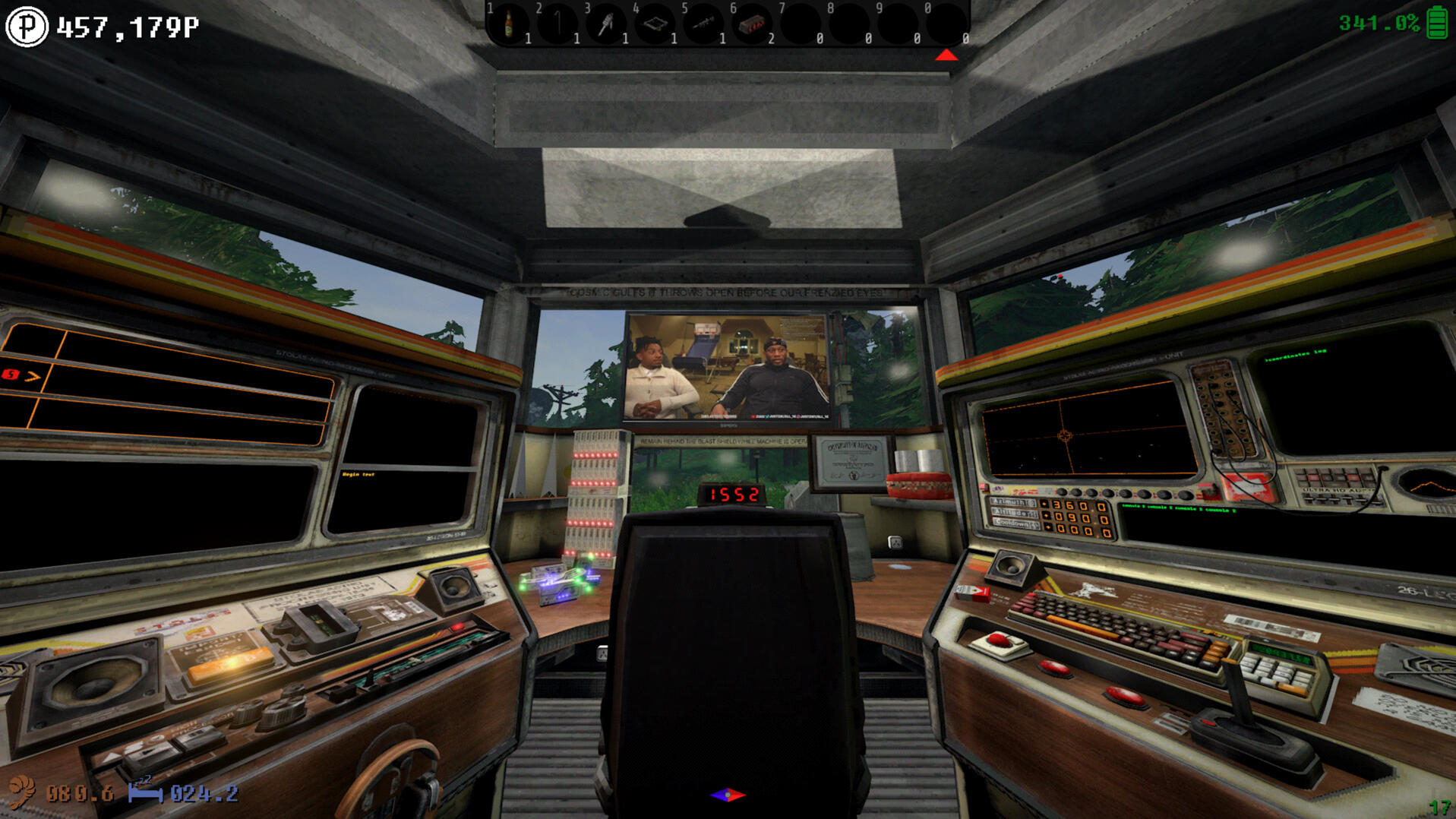Select the crowbar in hotbar slot 2
Viewport: 1456px width, 819px height.
[557, 24]
